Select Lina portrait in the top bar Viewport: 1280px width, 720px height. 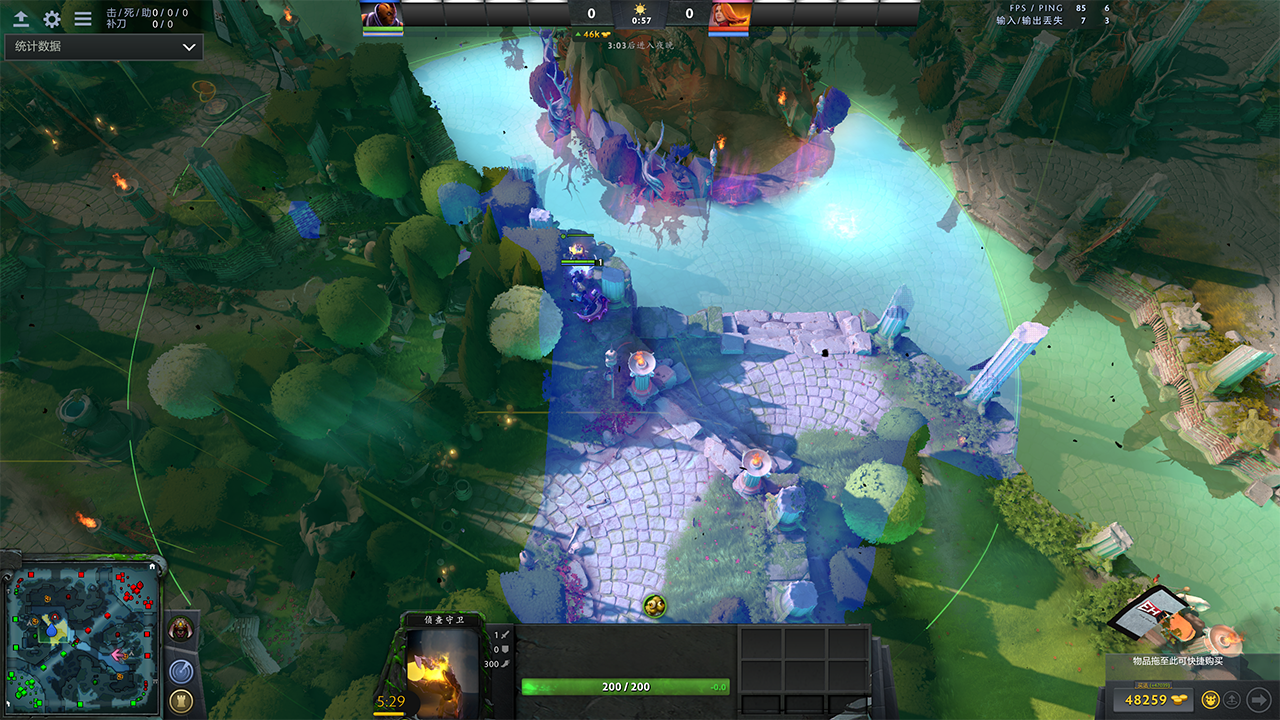tap(729, 14)
